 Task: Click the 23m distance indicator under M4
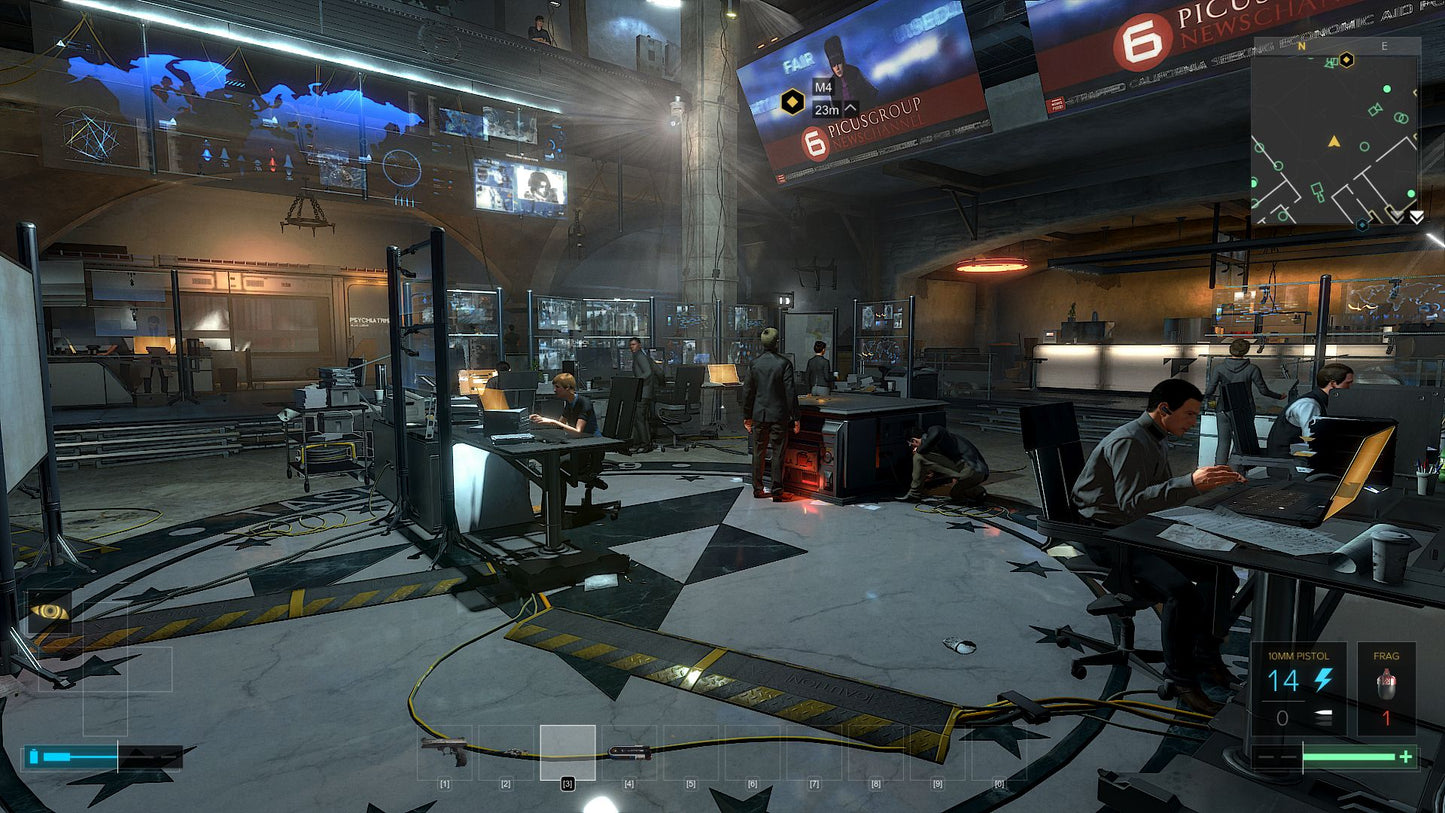828,110
